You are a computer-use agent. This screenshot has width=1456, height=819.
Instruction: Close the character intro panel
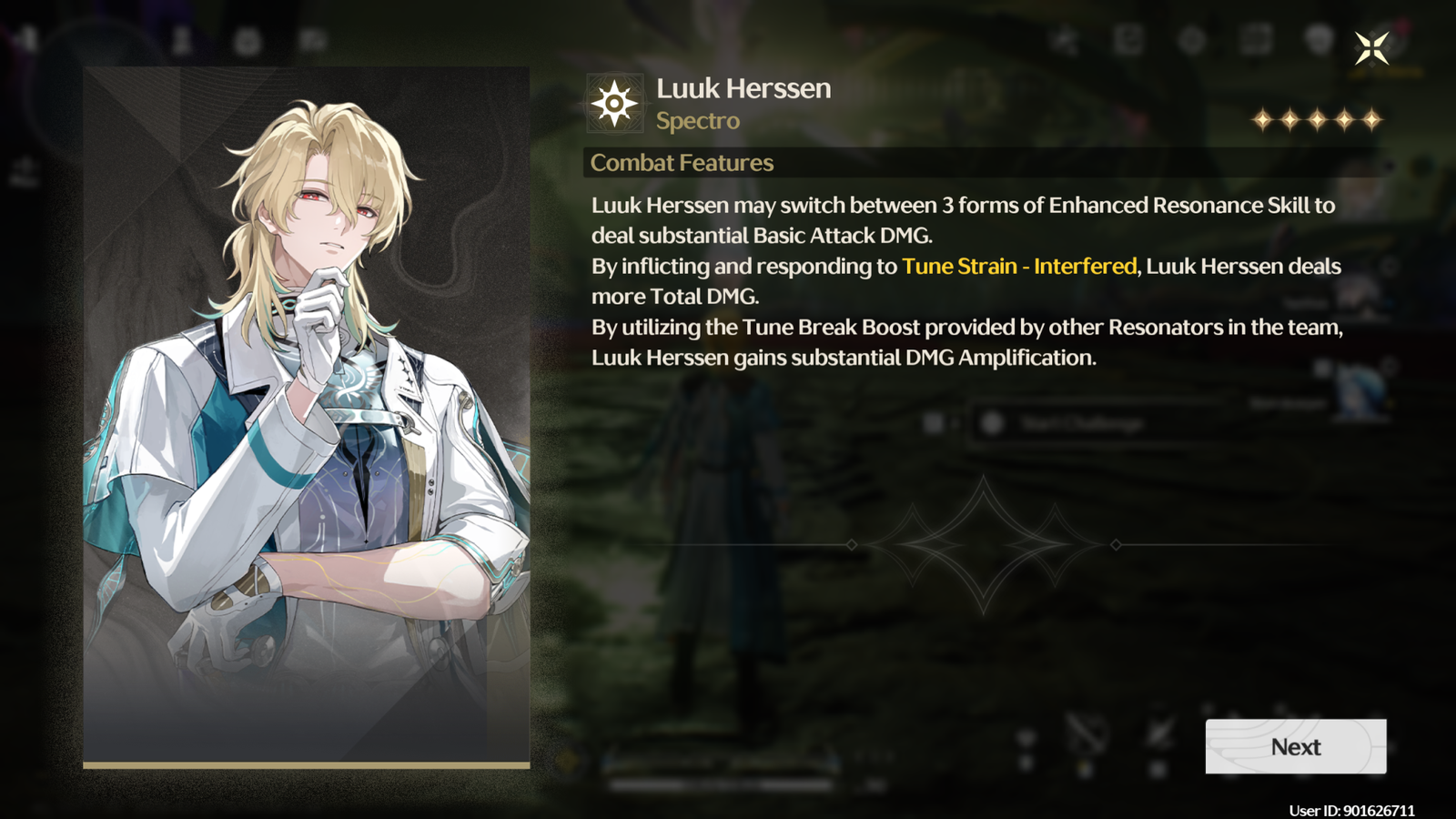(1371, 47)
